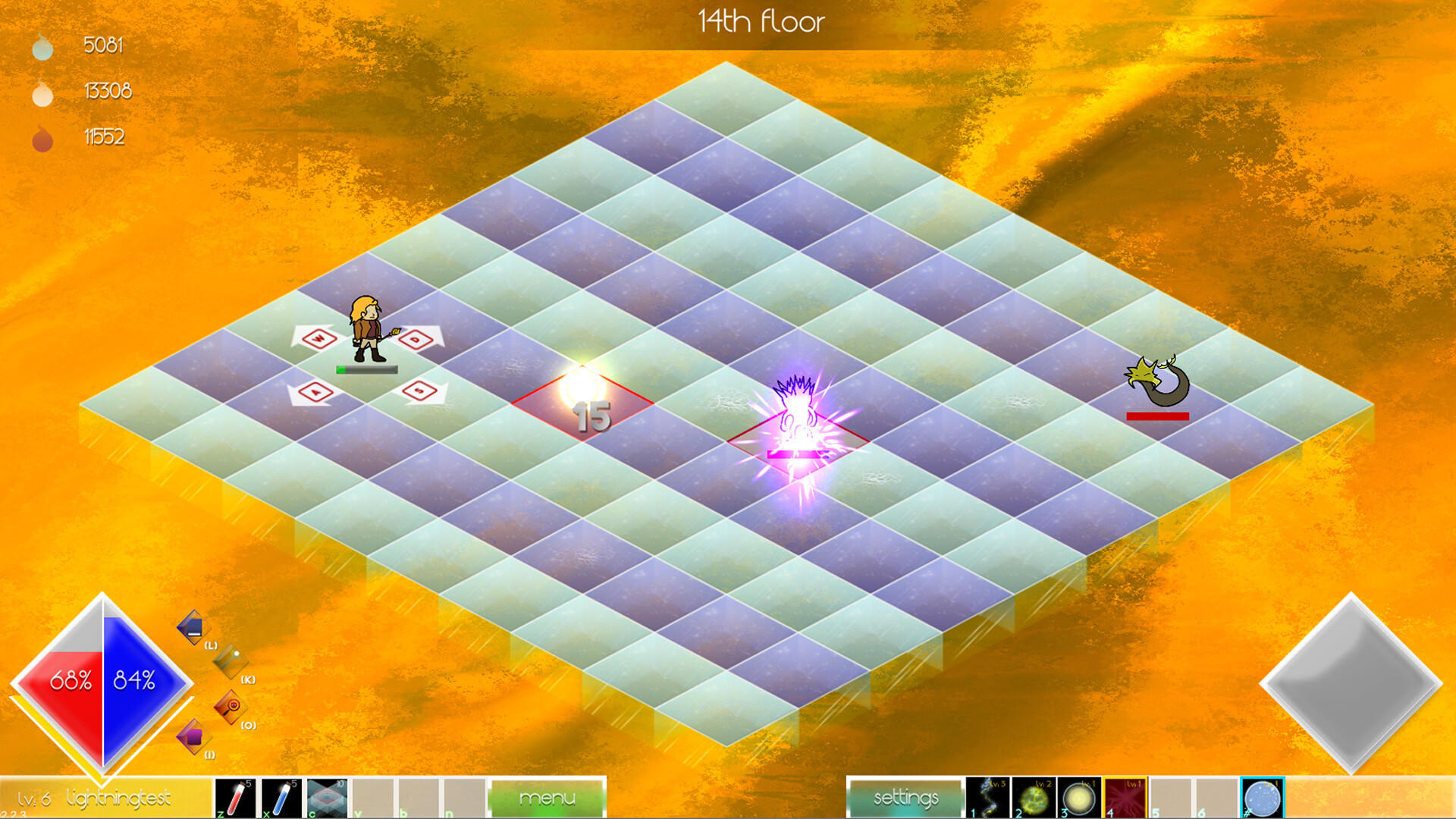Image resolution: width=1456 pixels, height=819 pixels.
Task: Select the blue moon skill in slot #
Action: coord(1261,797)
